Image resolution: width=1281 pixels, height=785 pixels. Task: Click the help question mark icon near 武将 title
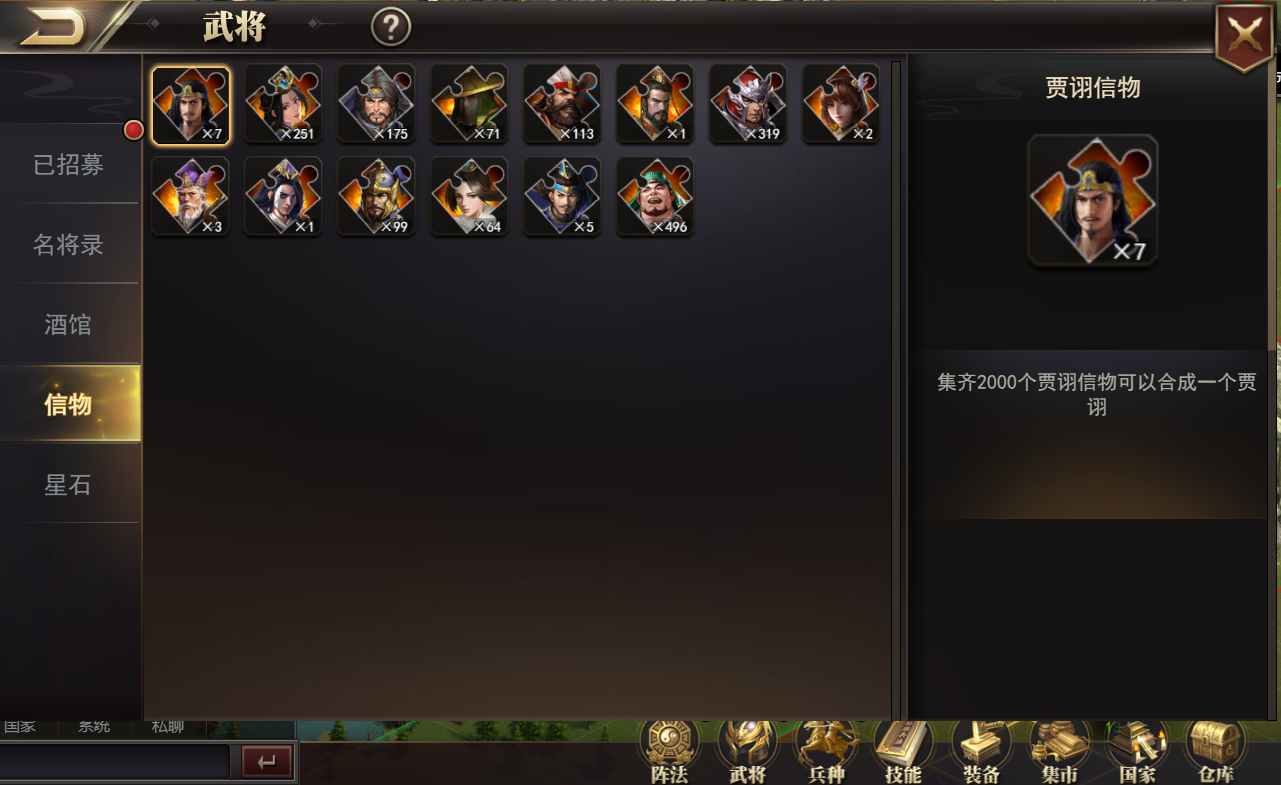coord(390,26)
